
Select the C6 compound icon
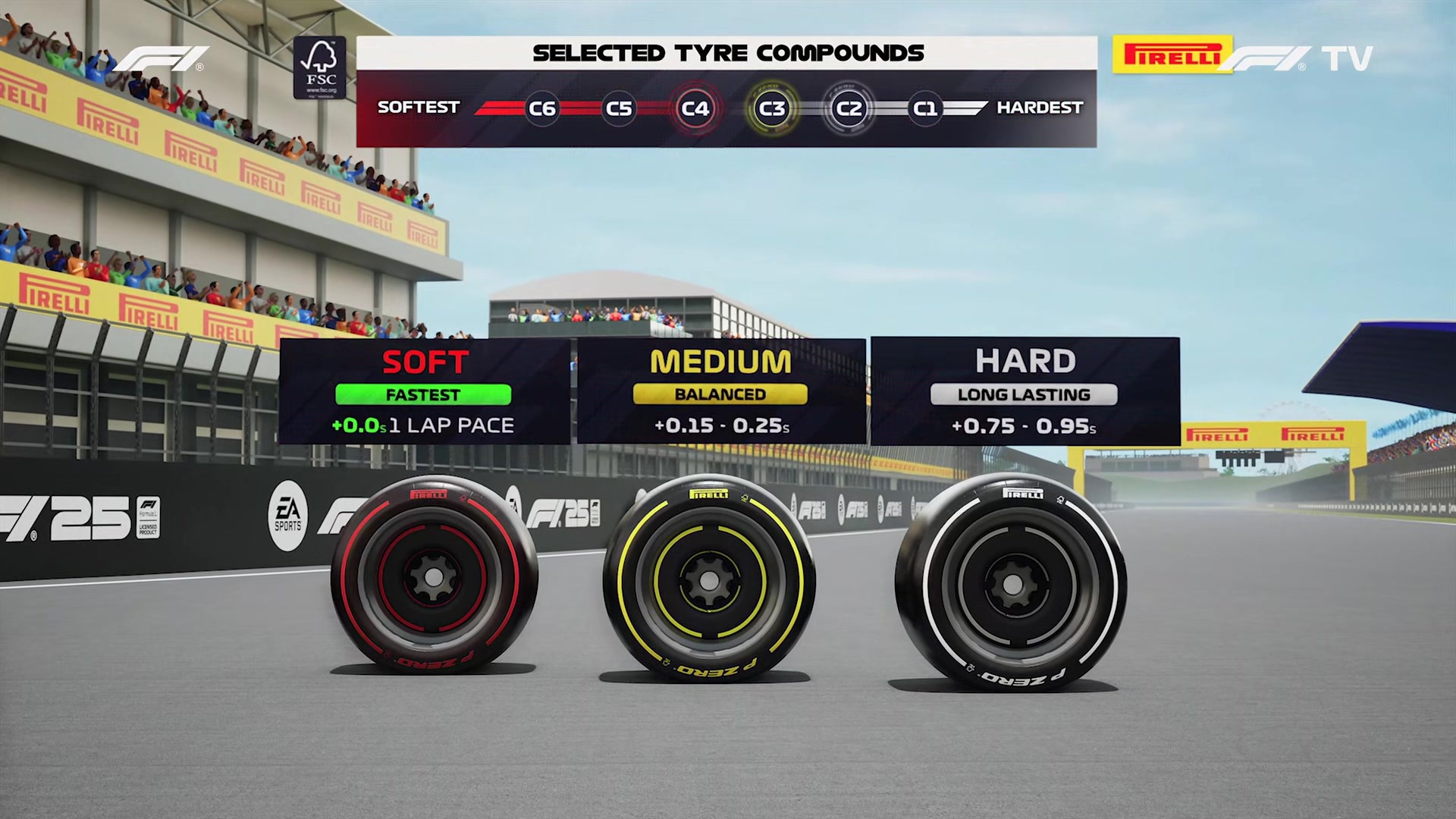point(543,108)
